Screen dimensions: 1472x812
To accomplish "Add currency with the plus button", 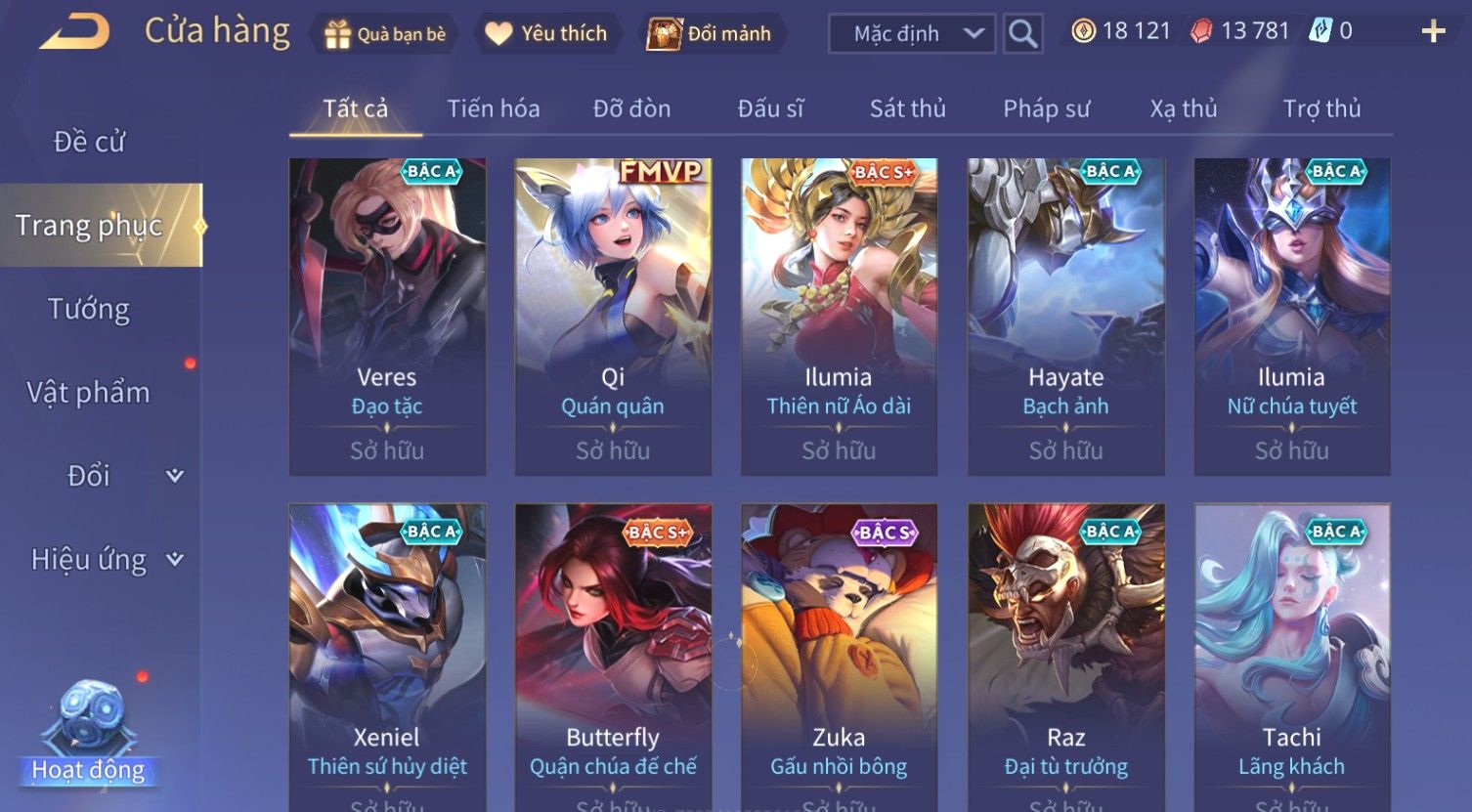I will 1433,32.
